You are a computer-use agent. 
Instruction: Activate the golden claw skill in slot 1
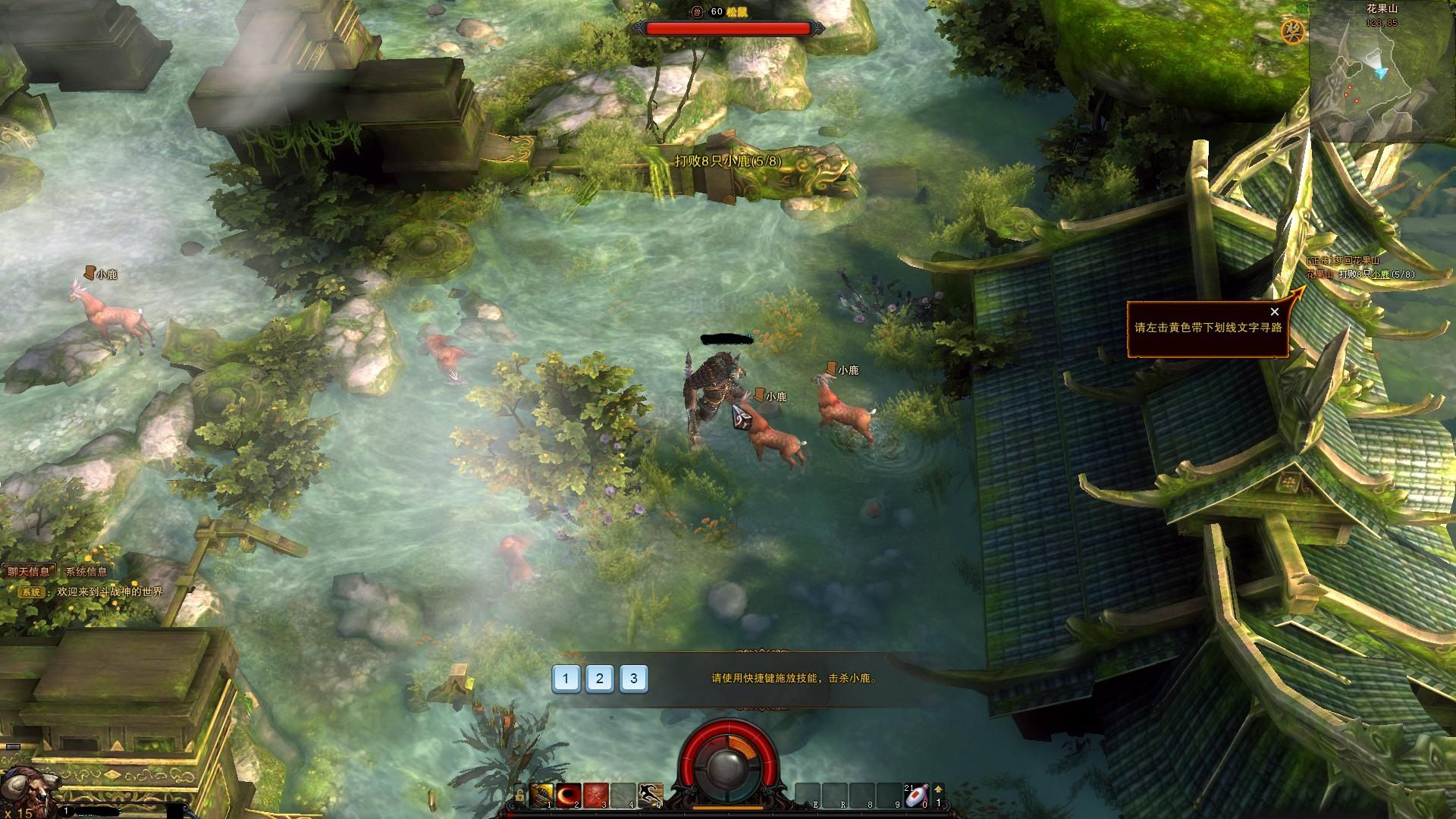pos(541,795)
